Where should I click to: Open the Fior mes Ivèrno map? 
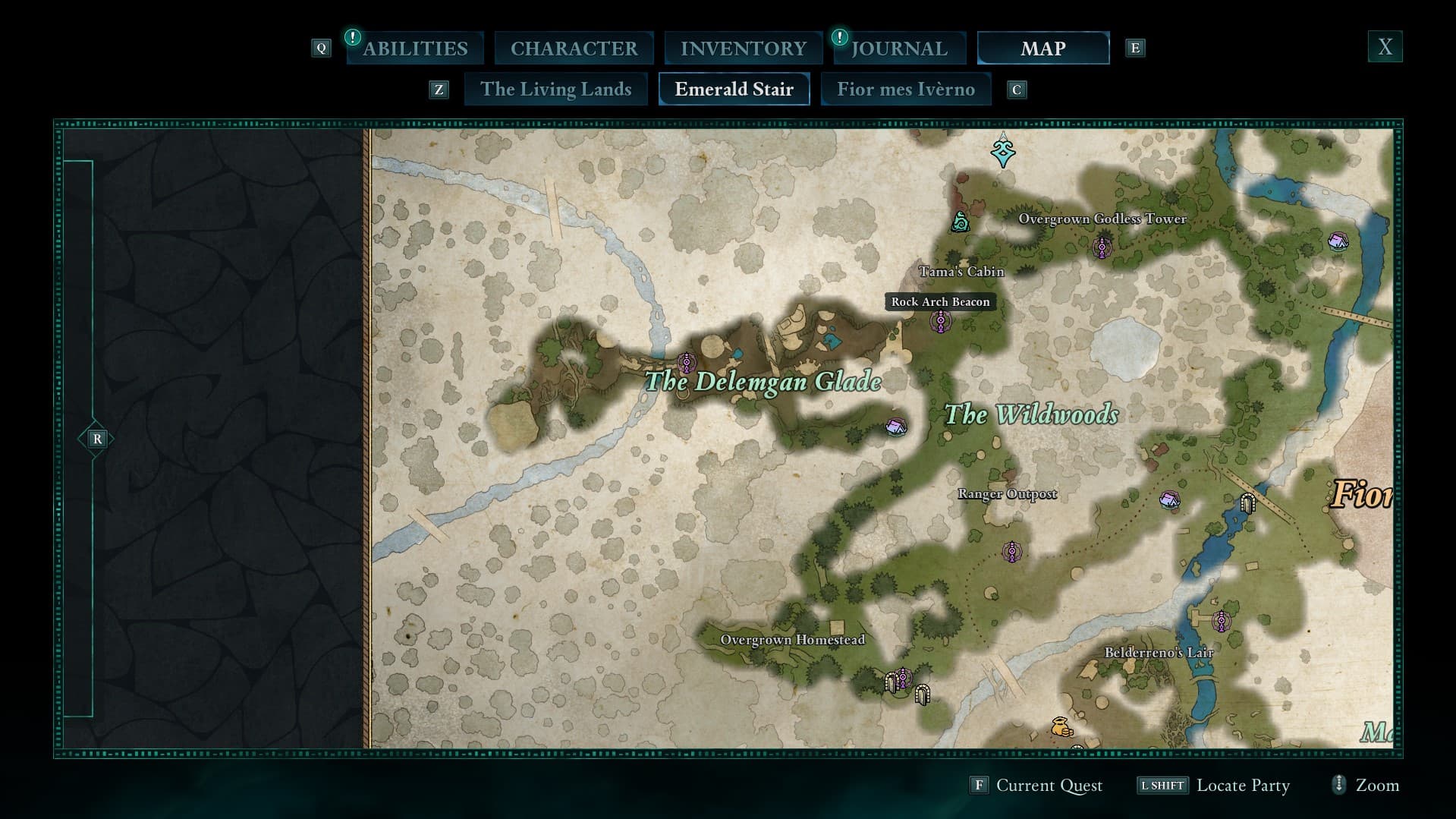(x=905, y=90)
